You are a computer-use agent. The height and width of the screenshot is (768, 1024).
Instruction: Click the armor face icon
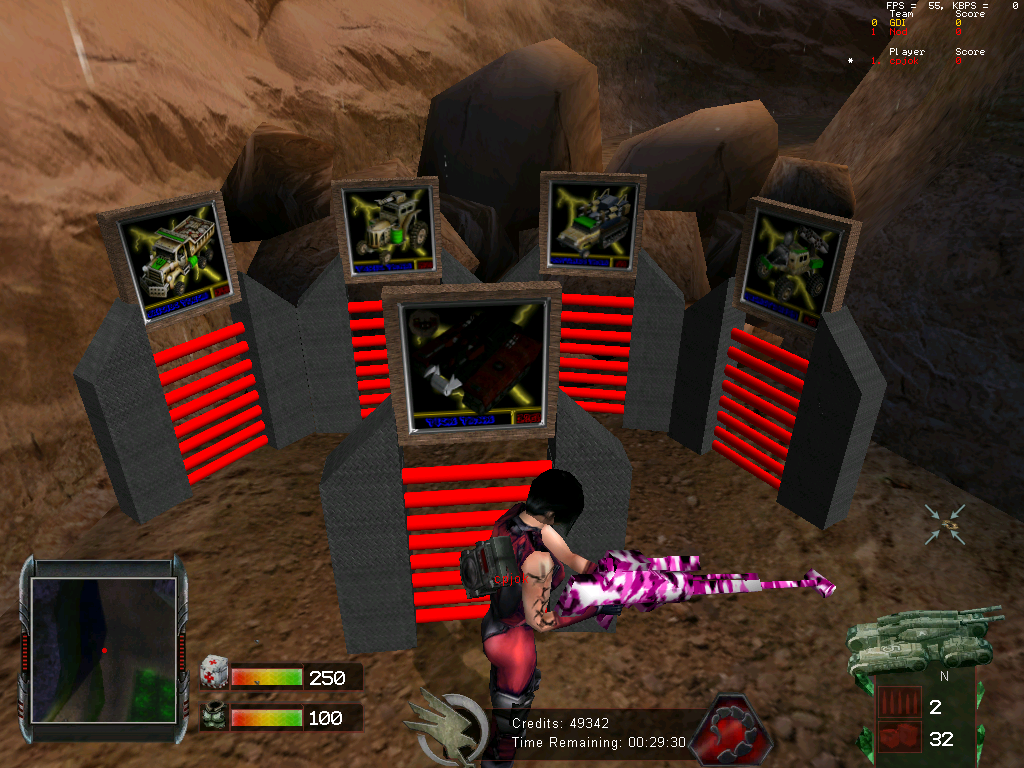[214, 717]
